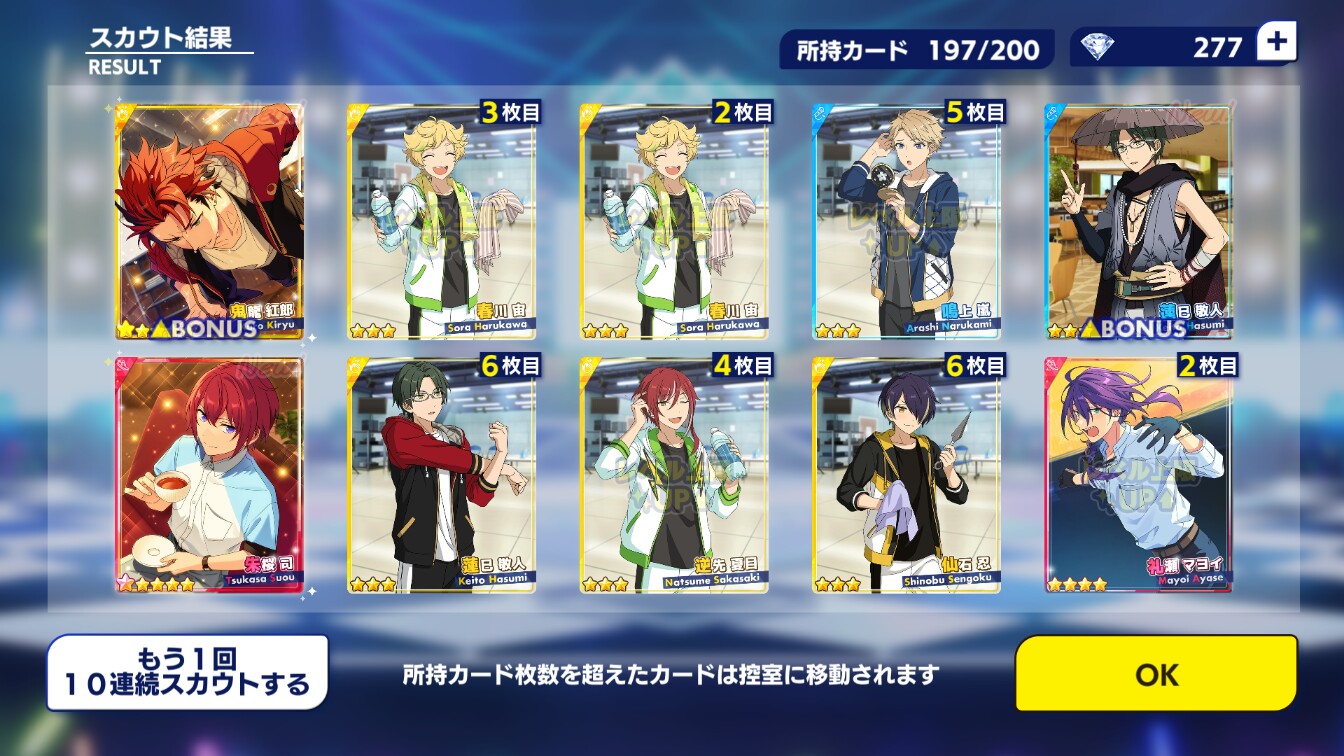Select the four-star Mayoi Ayase card

tap(1138, 475)
